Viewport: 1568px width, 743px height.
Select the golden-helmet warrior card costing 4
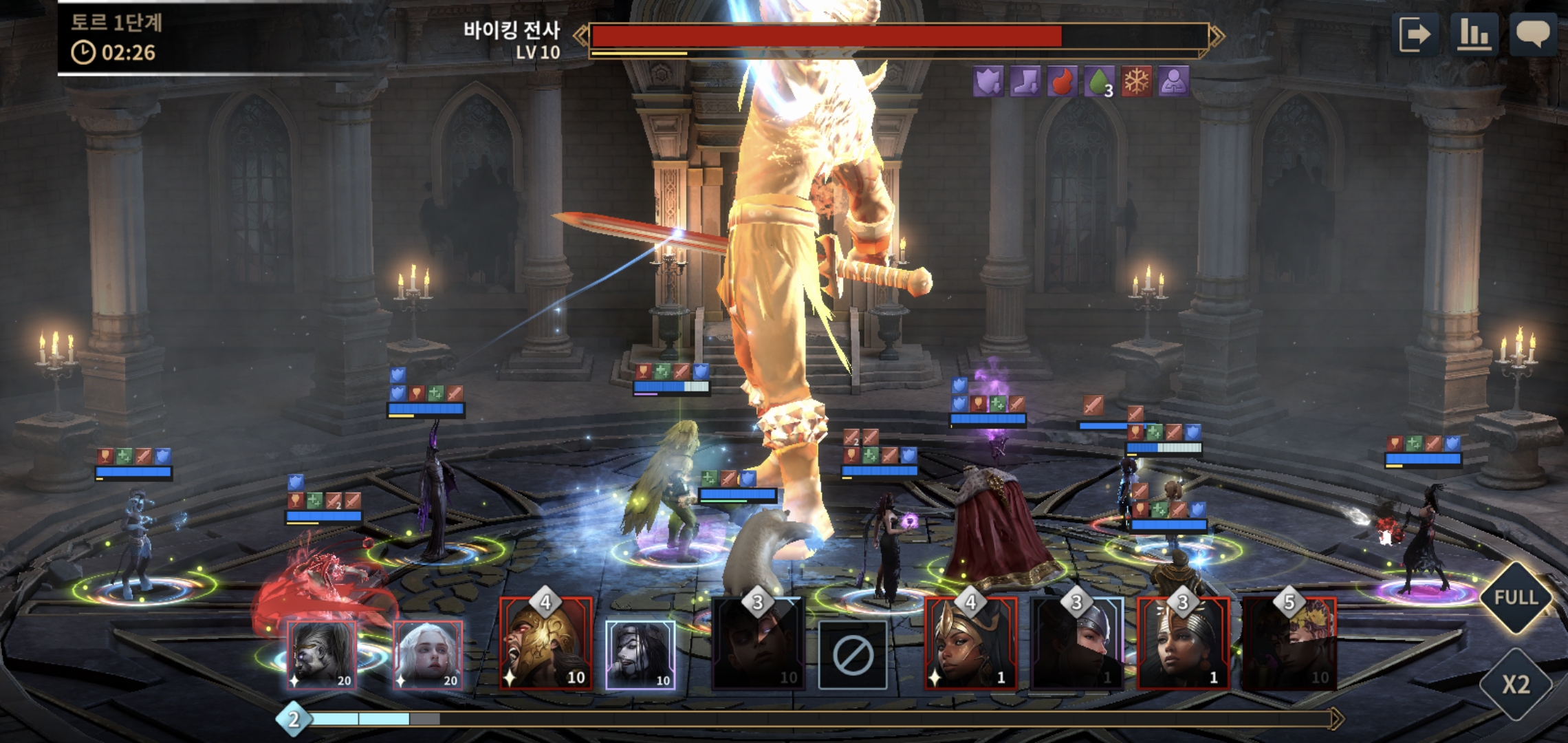[546, 643]
